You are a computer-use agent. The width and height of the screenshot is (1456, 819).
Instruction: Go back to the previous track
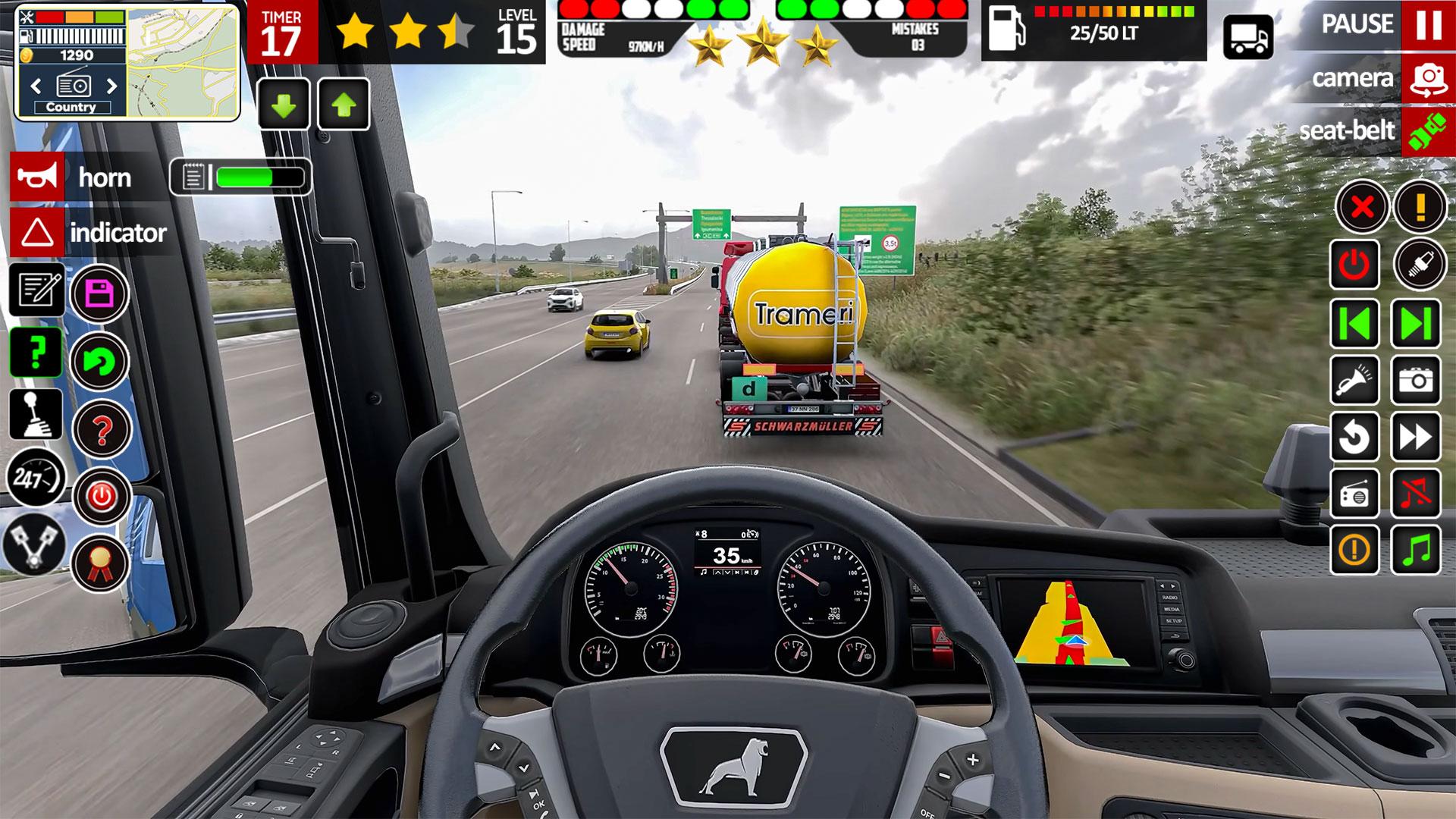coord(1354,324)
